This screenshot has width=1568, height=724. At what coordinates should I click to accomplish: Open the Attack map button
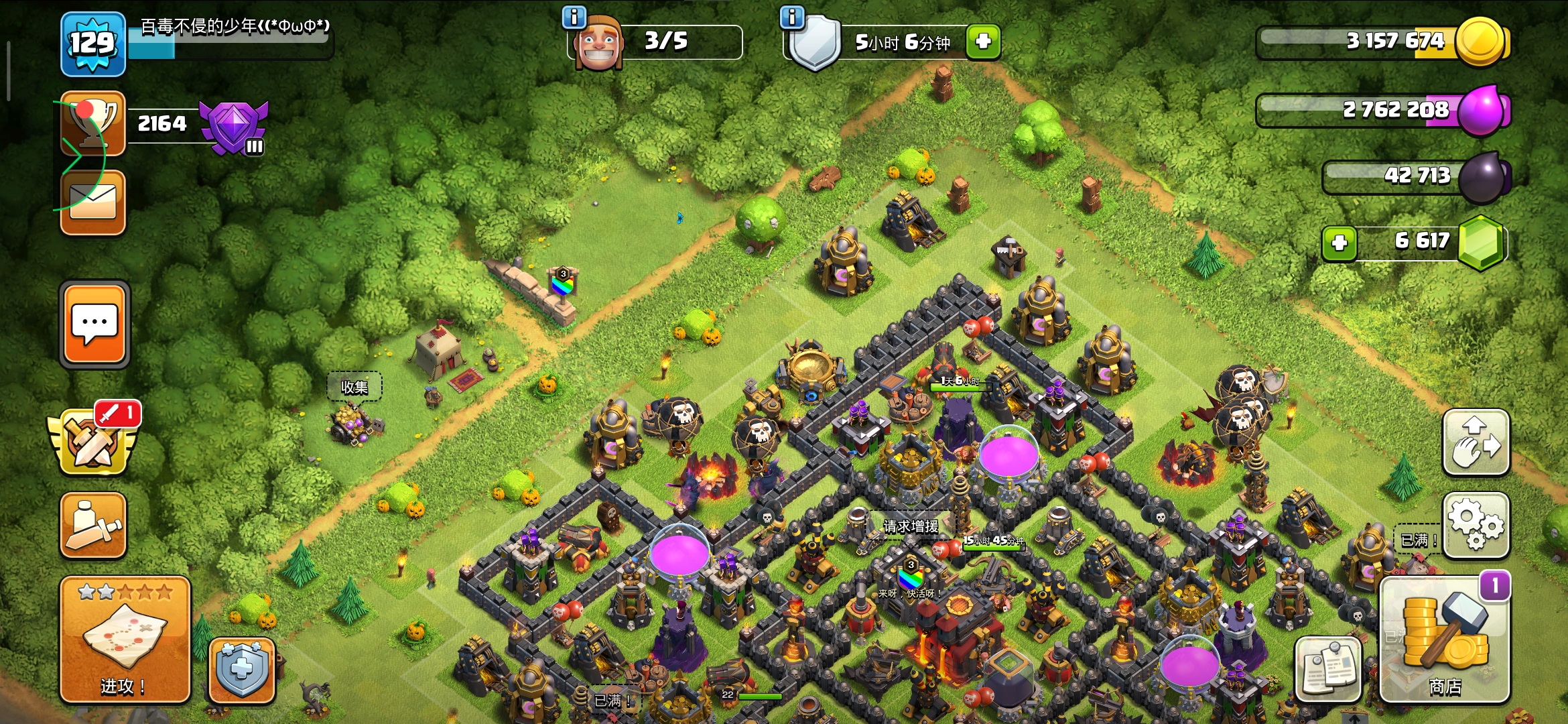(125, 640)
